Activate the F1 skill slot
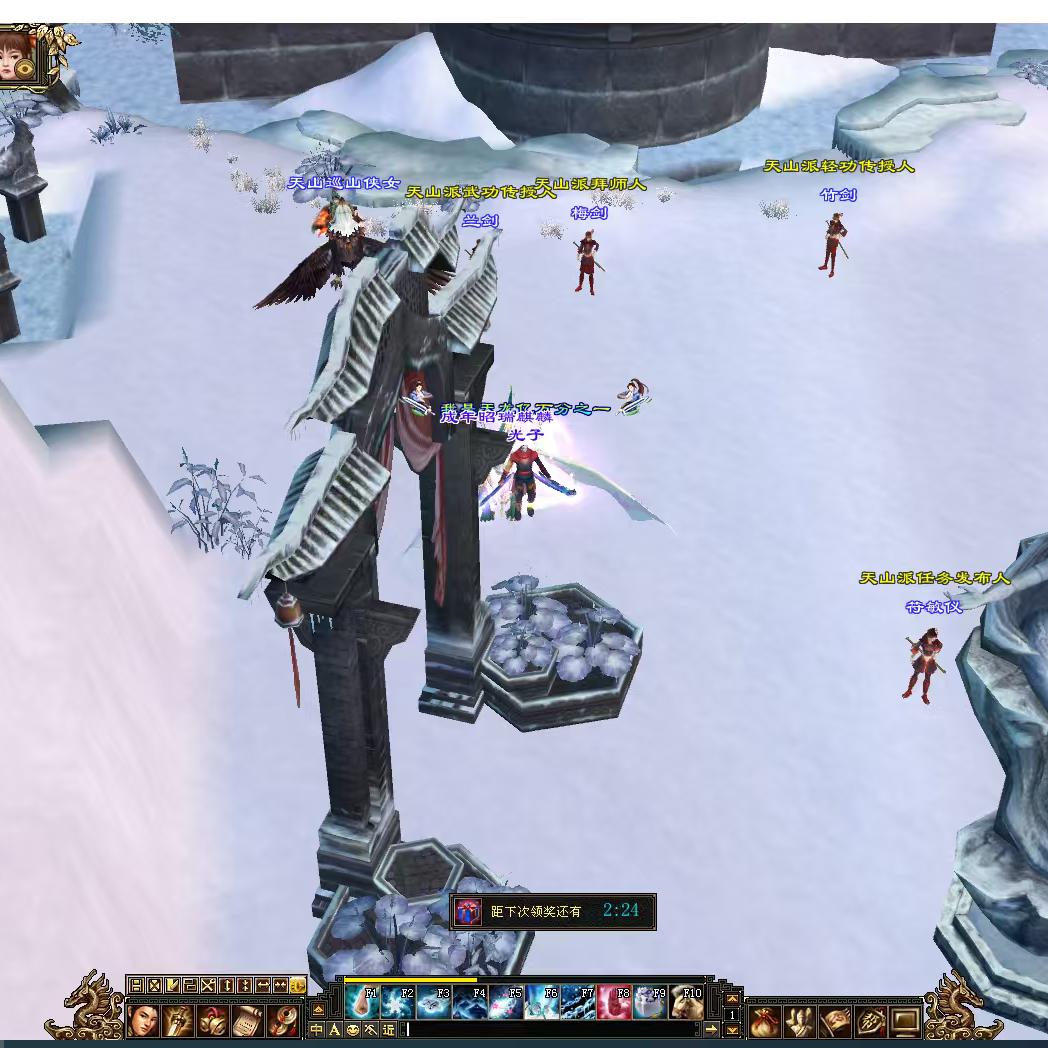Image resolution: width=1048 pixels, height=1048 pixels. pos(361,1002)
